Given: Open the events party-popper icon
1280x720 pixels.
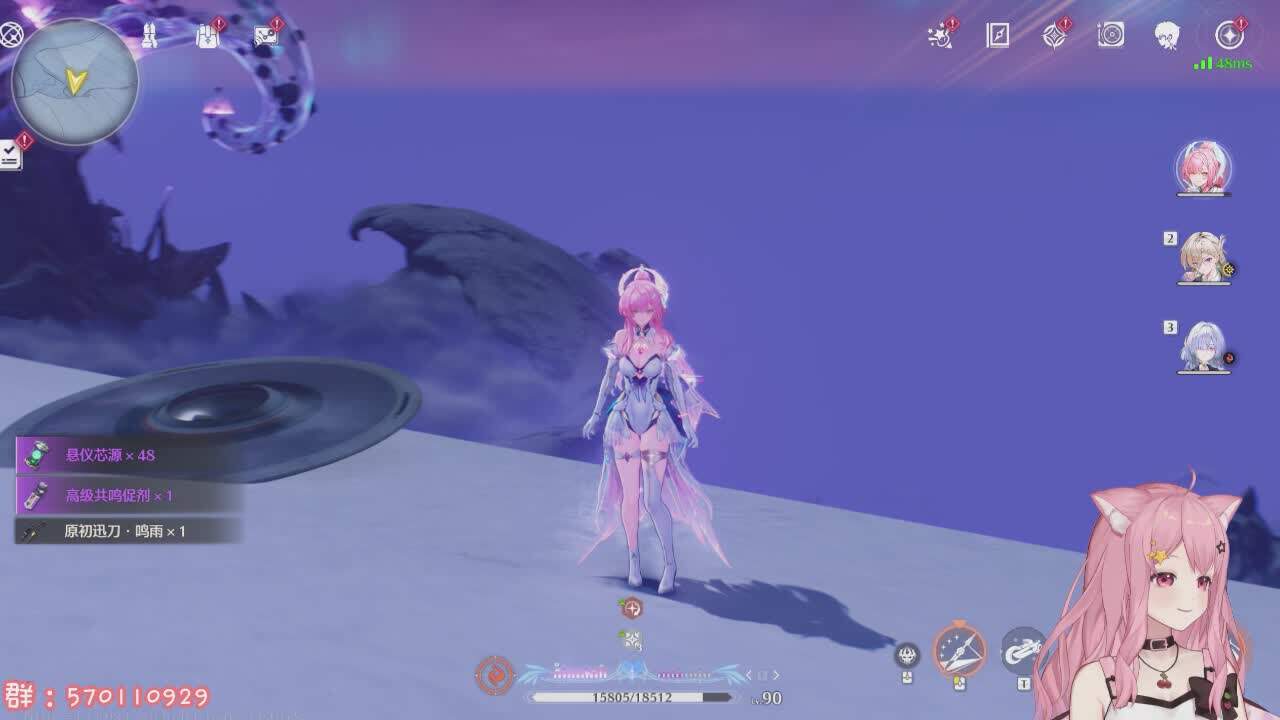Looking at the screenshot, I should [x=941, y=36].
